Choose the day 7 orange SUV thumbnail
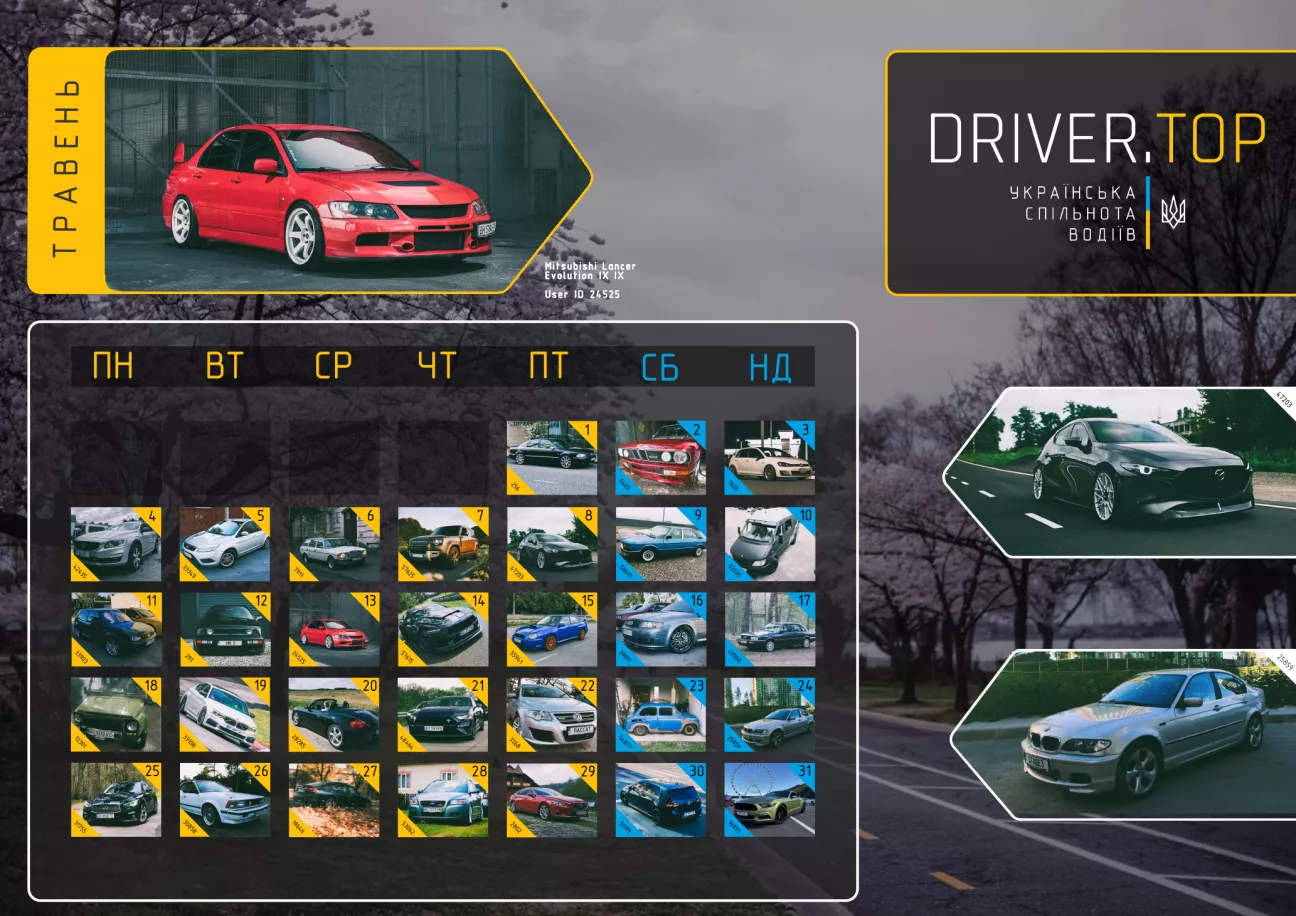 (x=442, y=544)
